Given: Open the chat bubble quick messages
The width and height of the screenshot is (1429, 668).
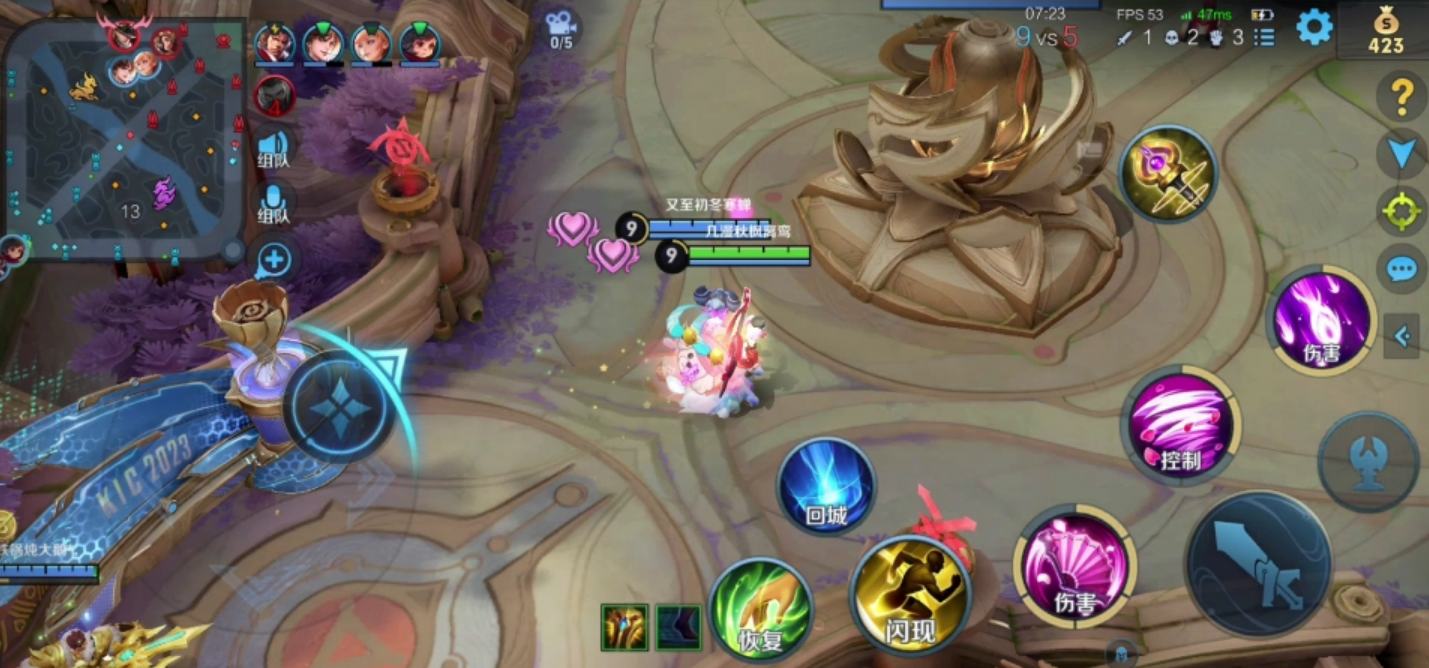Looking at the screenshot, I should pyautogui.click(x=1402, y=268).
